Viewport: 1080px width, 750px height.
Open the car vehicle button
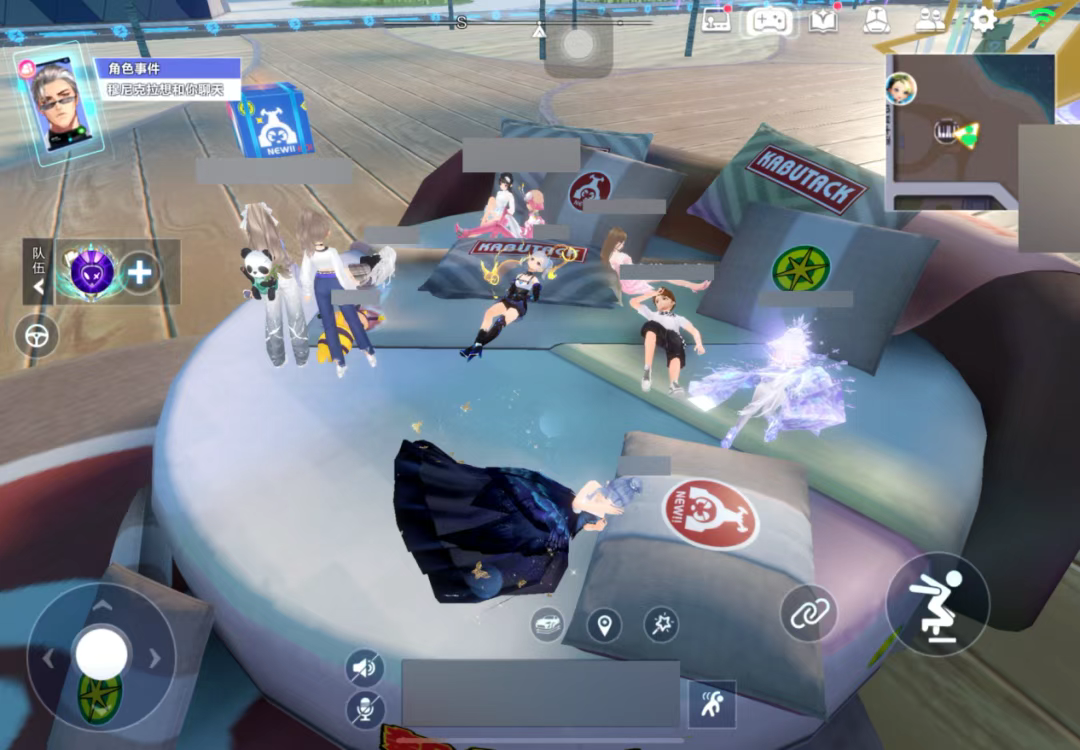click(548, 624)
